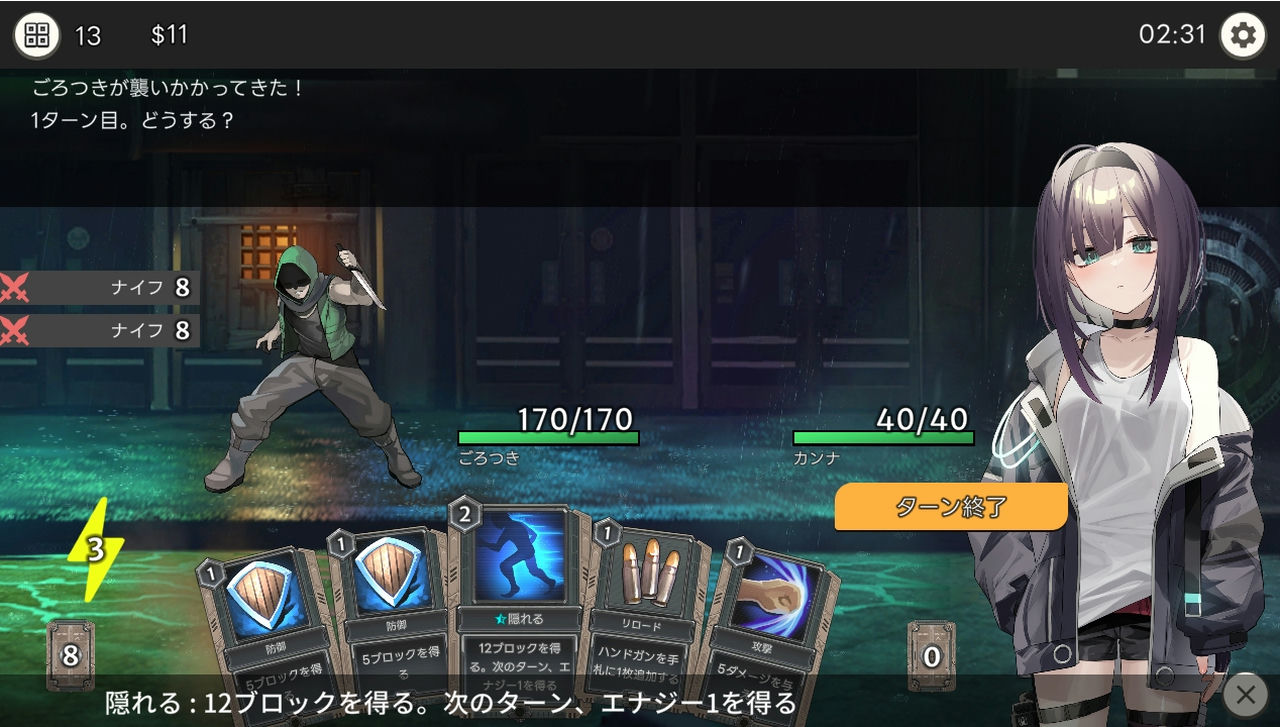Screen dimensions: 1280x727
Task: Open the settings gear menu
Action: click(1243, 33)
